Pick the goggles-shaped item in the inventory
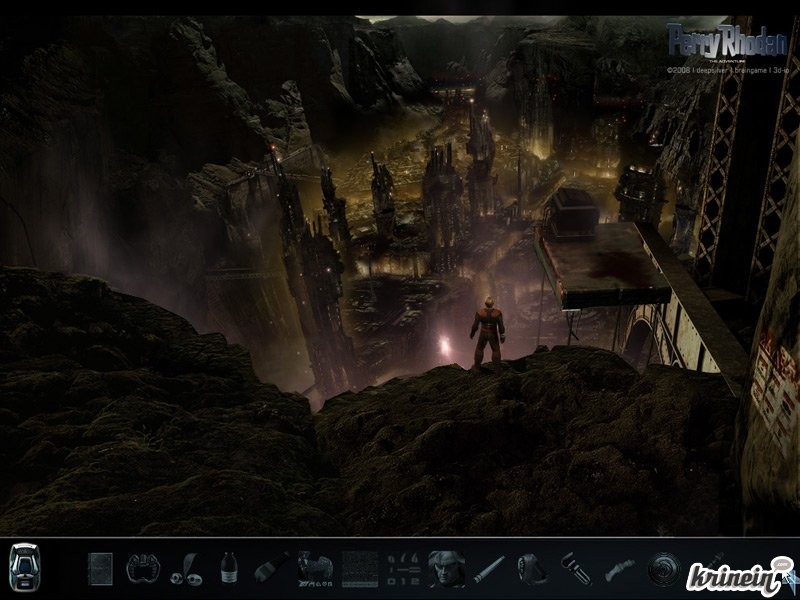The width and height of the screenshot is (800, 600). point(143,568)
